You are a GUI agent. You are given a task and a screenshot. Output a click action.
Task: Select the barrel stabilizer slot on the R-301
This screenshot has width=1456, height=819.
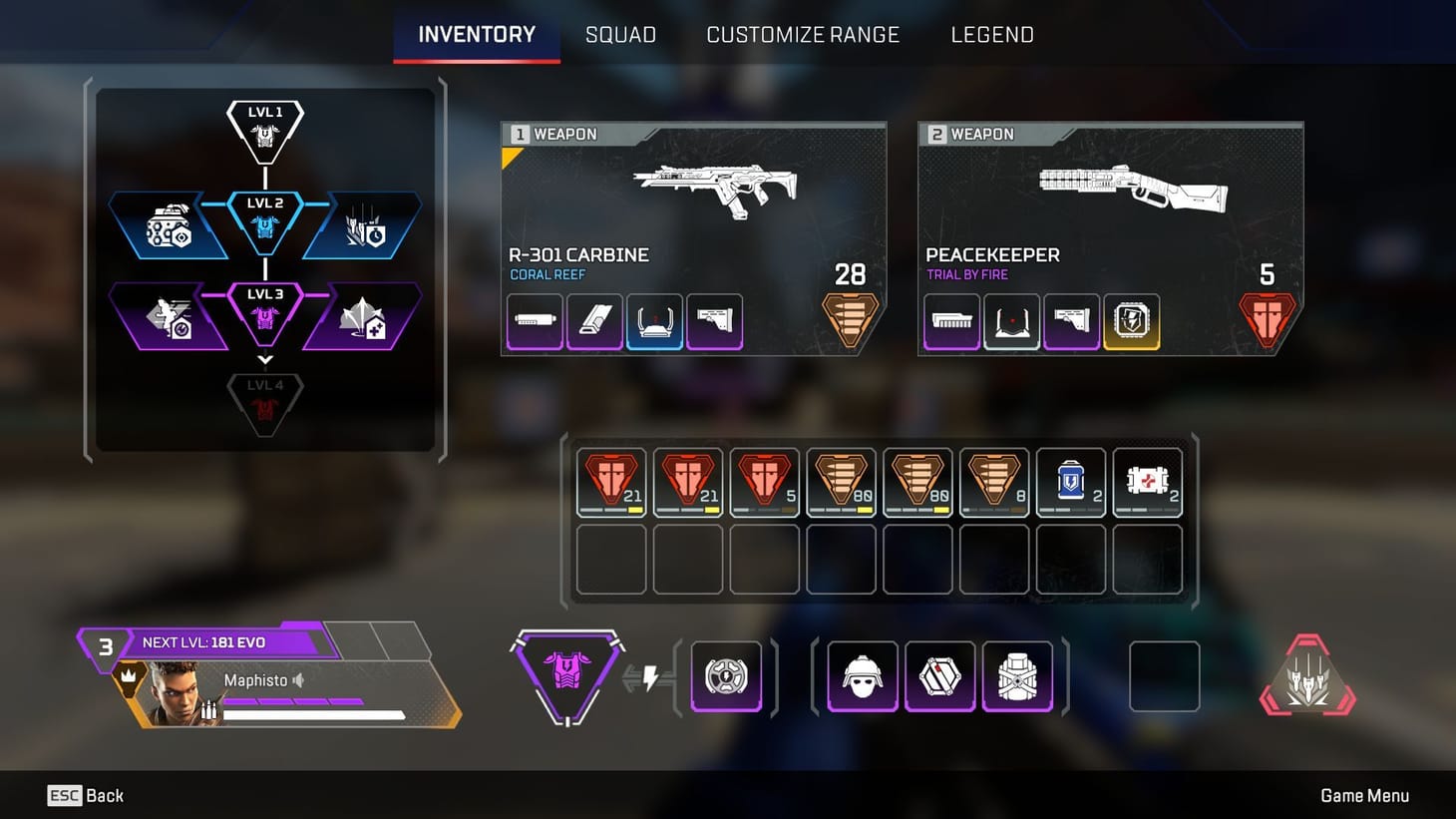(535, 321)
